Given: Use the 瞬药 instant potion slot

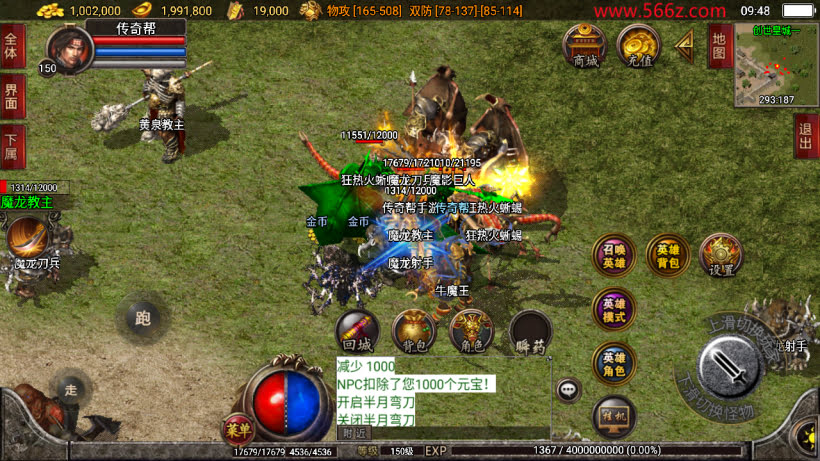Looking at the screenshot, I should click(x=530, y=331).
